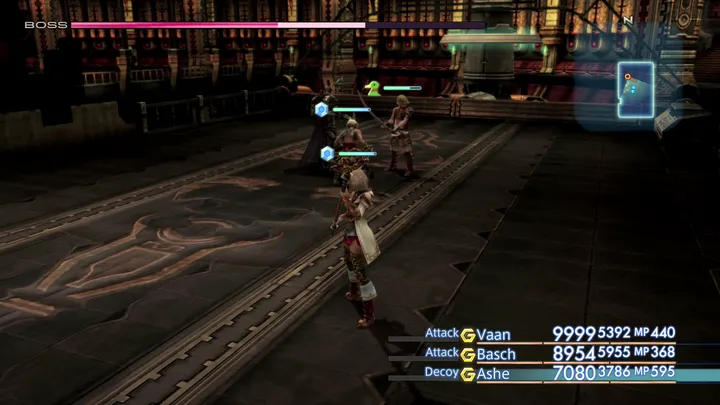Screen dimensions: 720x405
Task: Click the compass N indicator
Action: click(628, 19)
